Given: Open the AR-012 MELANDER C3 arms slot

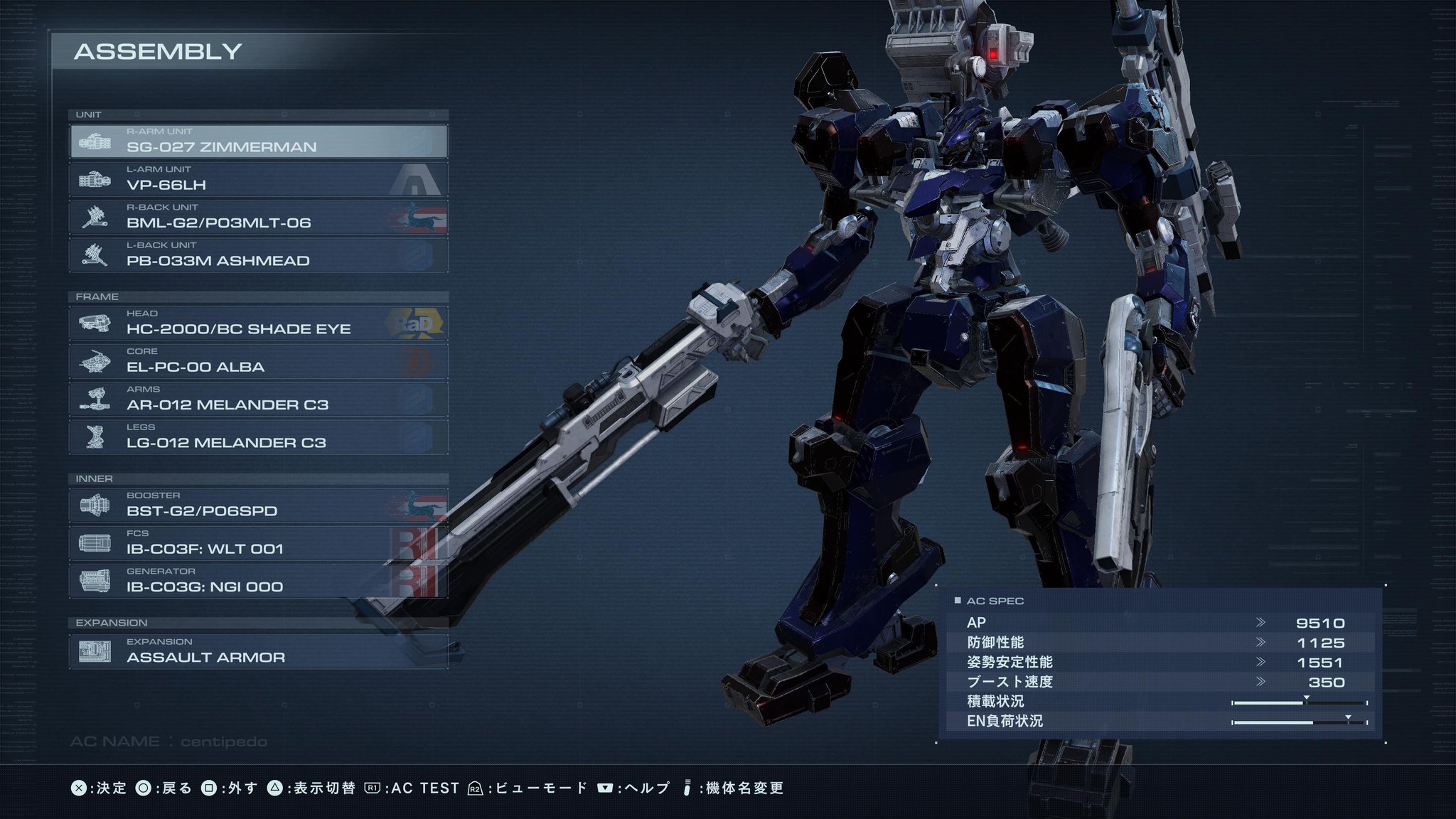Looking at the screenshot, I should point(258,399).
